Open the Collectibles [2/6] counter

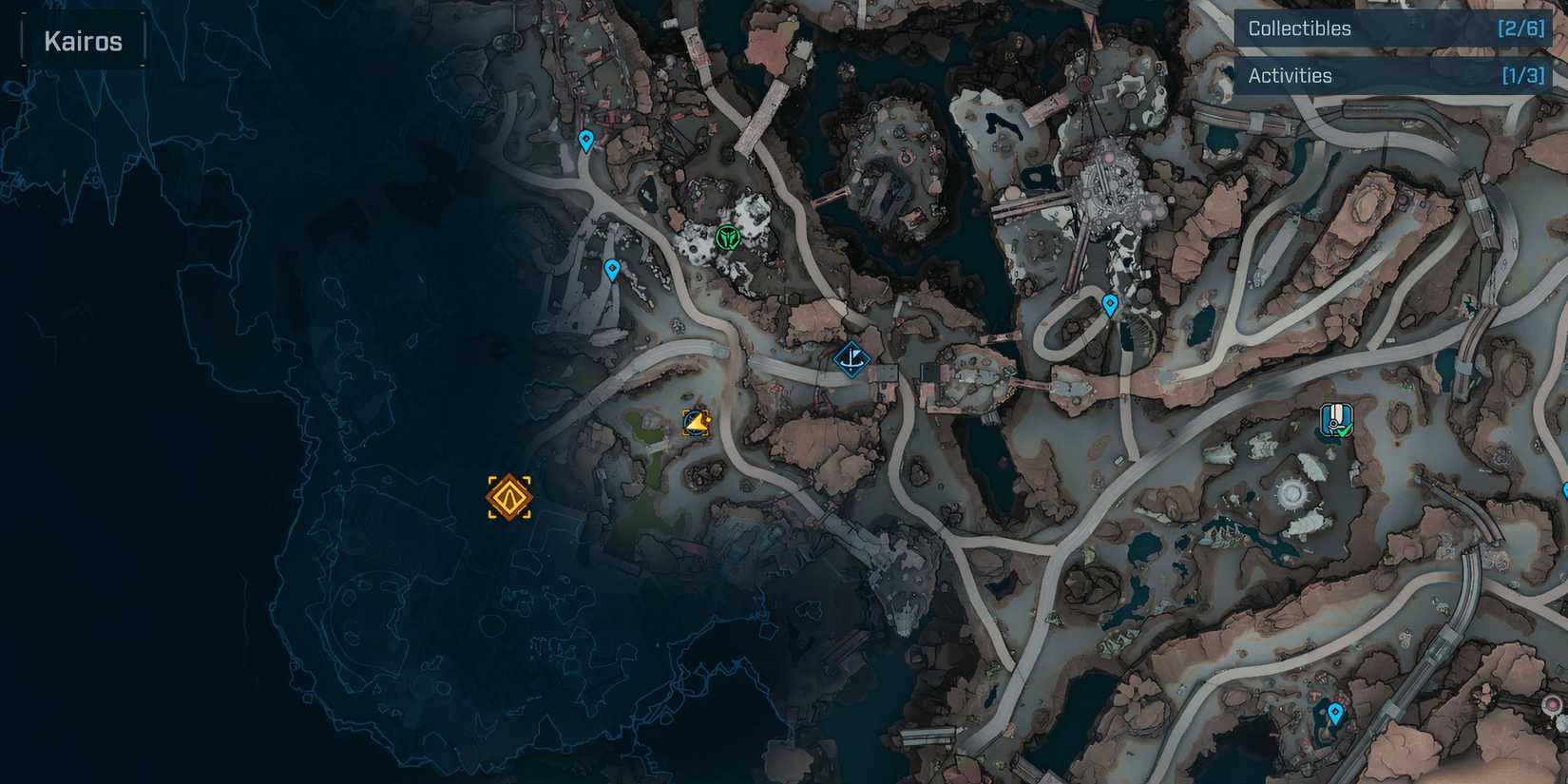(x=1518, y=28)
